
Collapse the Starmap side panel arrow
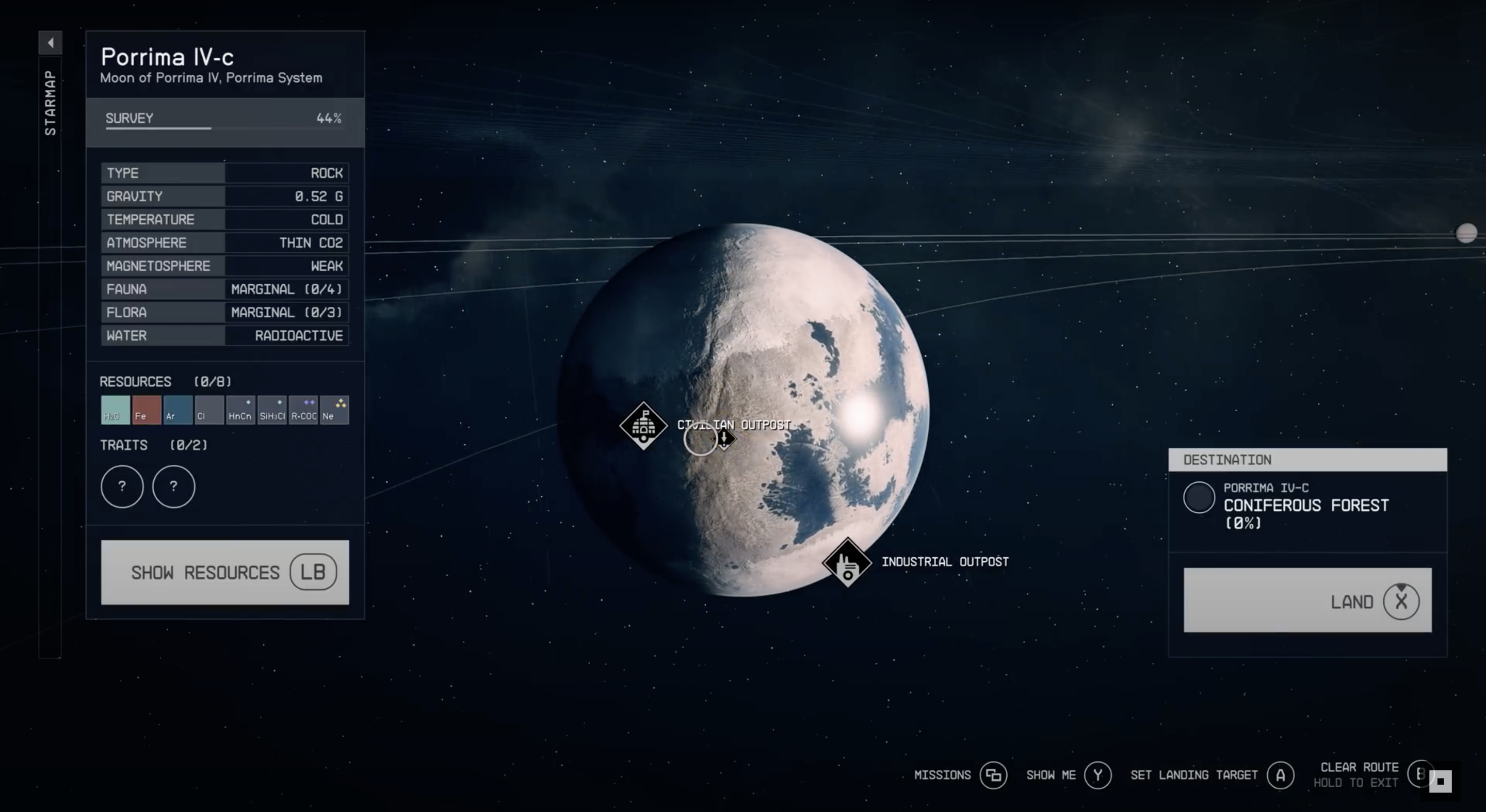point(50,42)
